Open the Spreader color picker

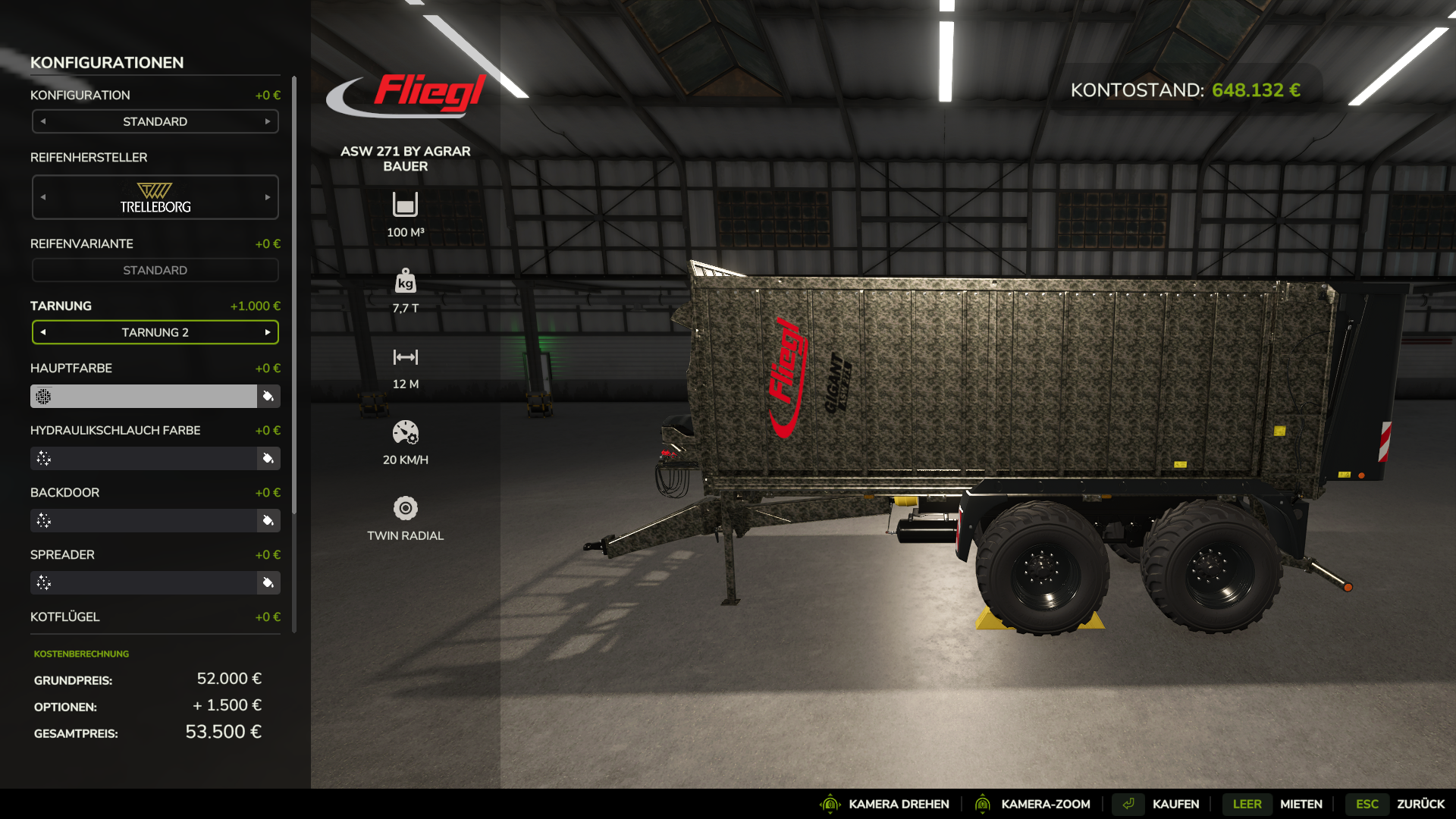coord(268,582)
